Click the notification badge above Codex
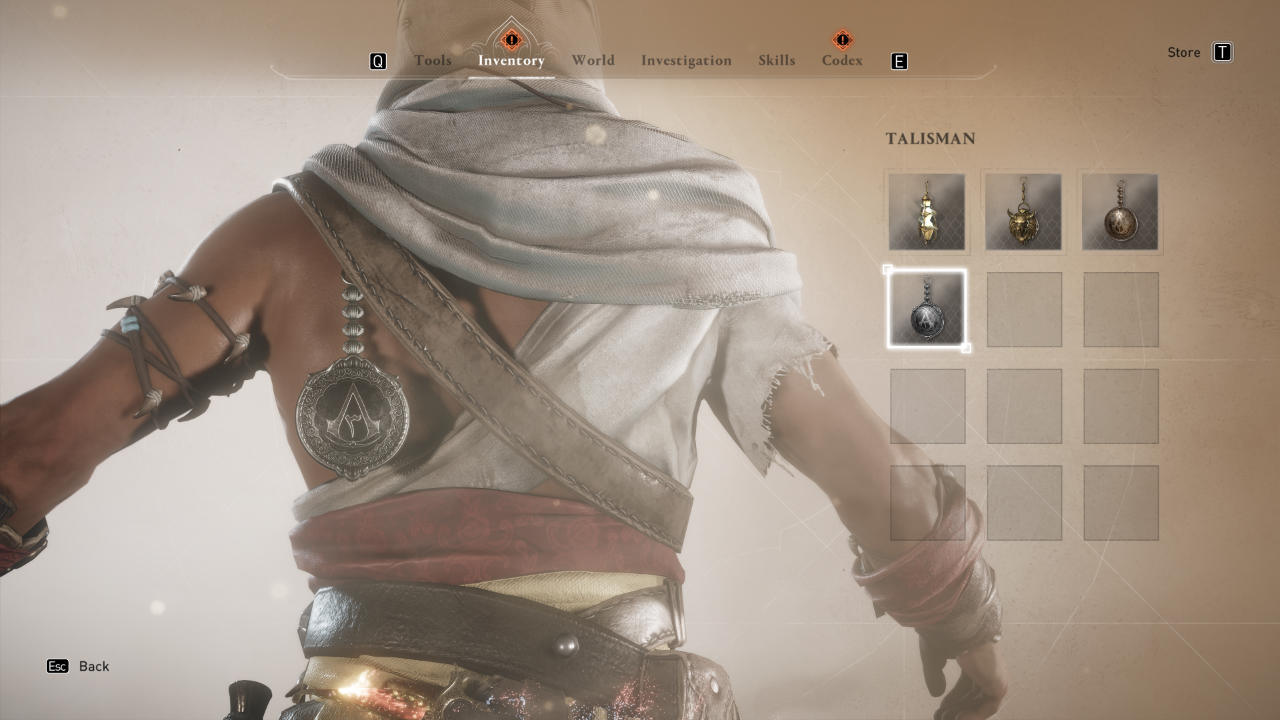The width and height of the screenshot is (1280, 720). point(841,39)
